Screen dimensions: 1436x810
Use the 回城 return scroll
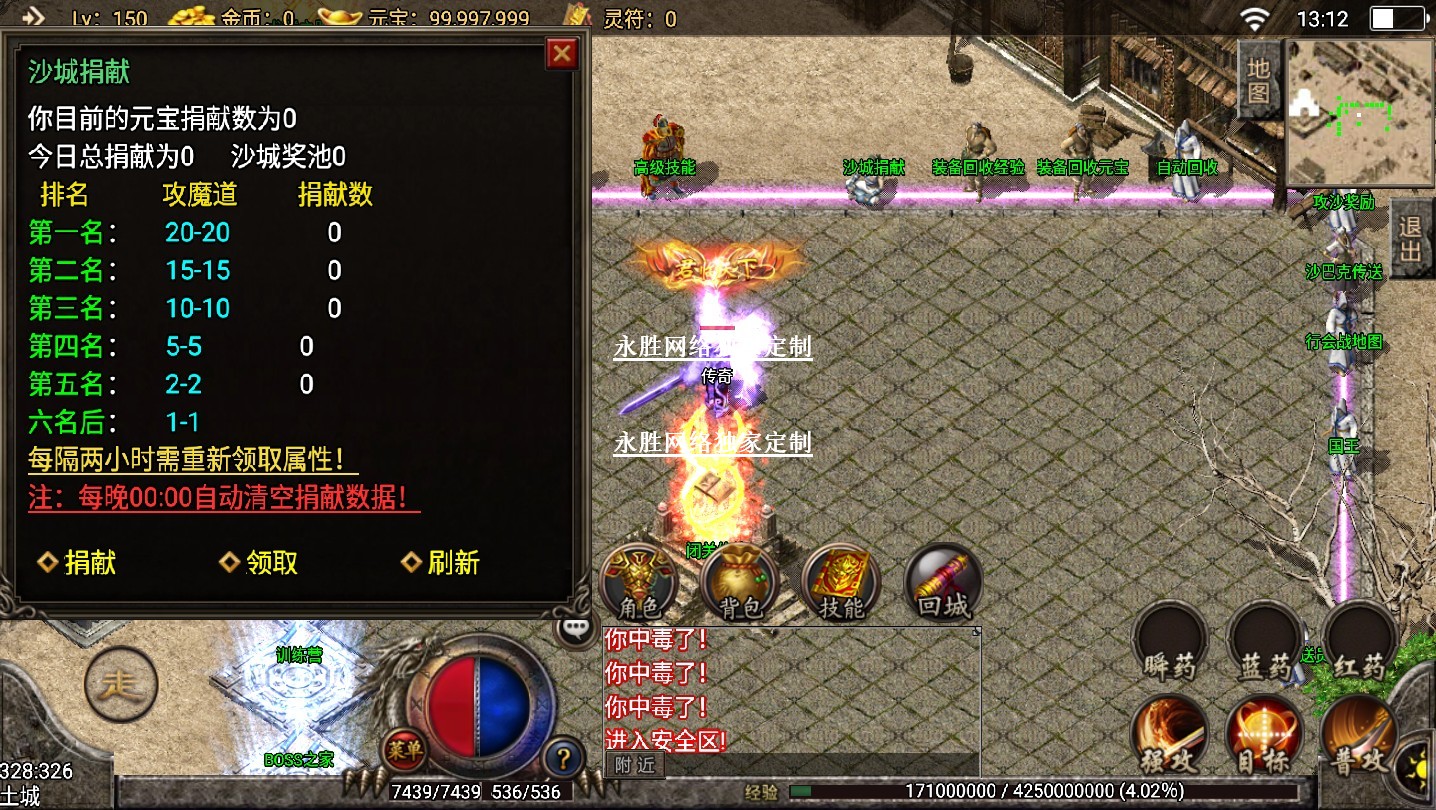click(941, 583)
